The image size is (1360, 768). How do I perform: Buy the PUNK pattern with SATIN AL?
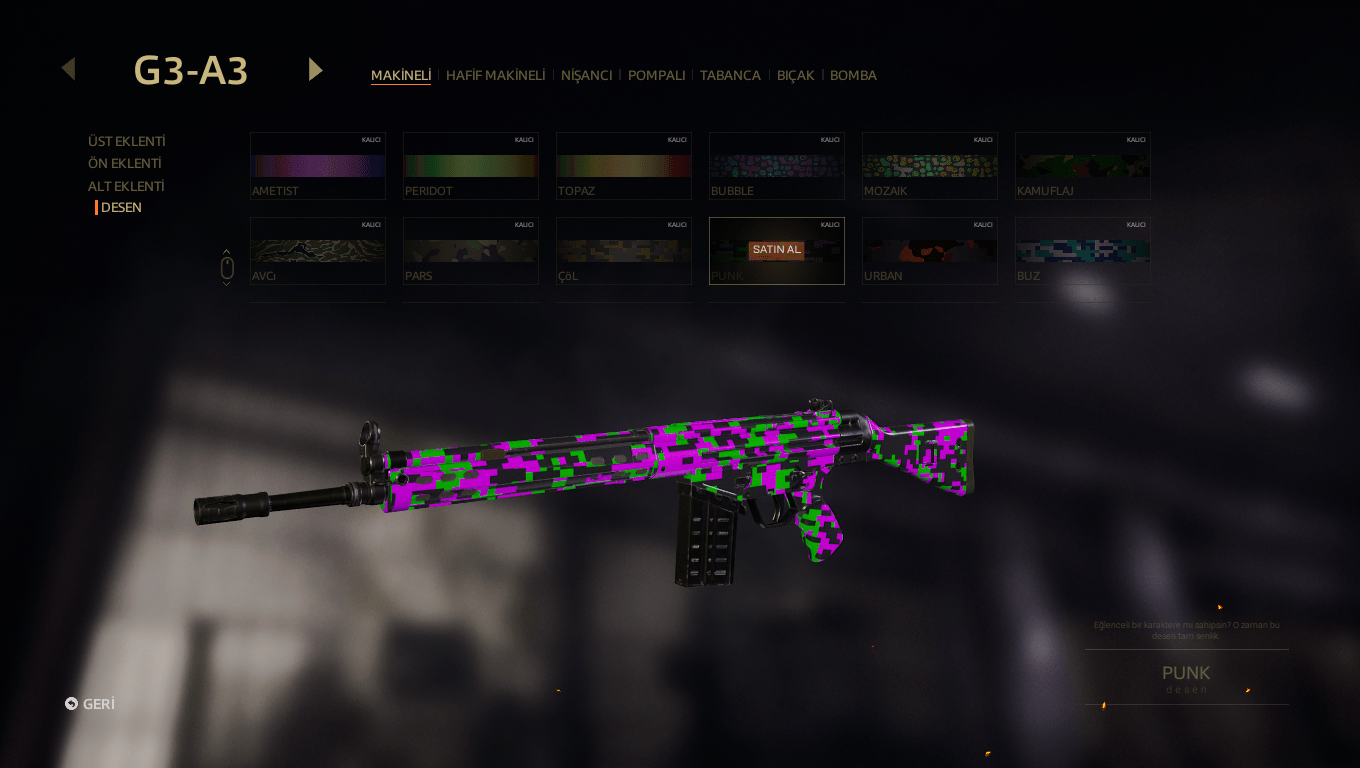[777, 250]
